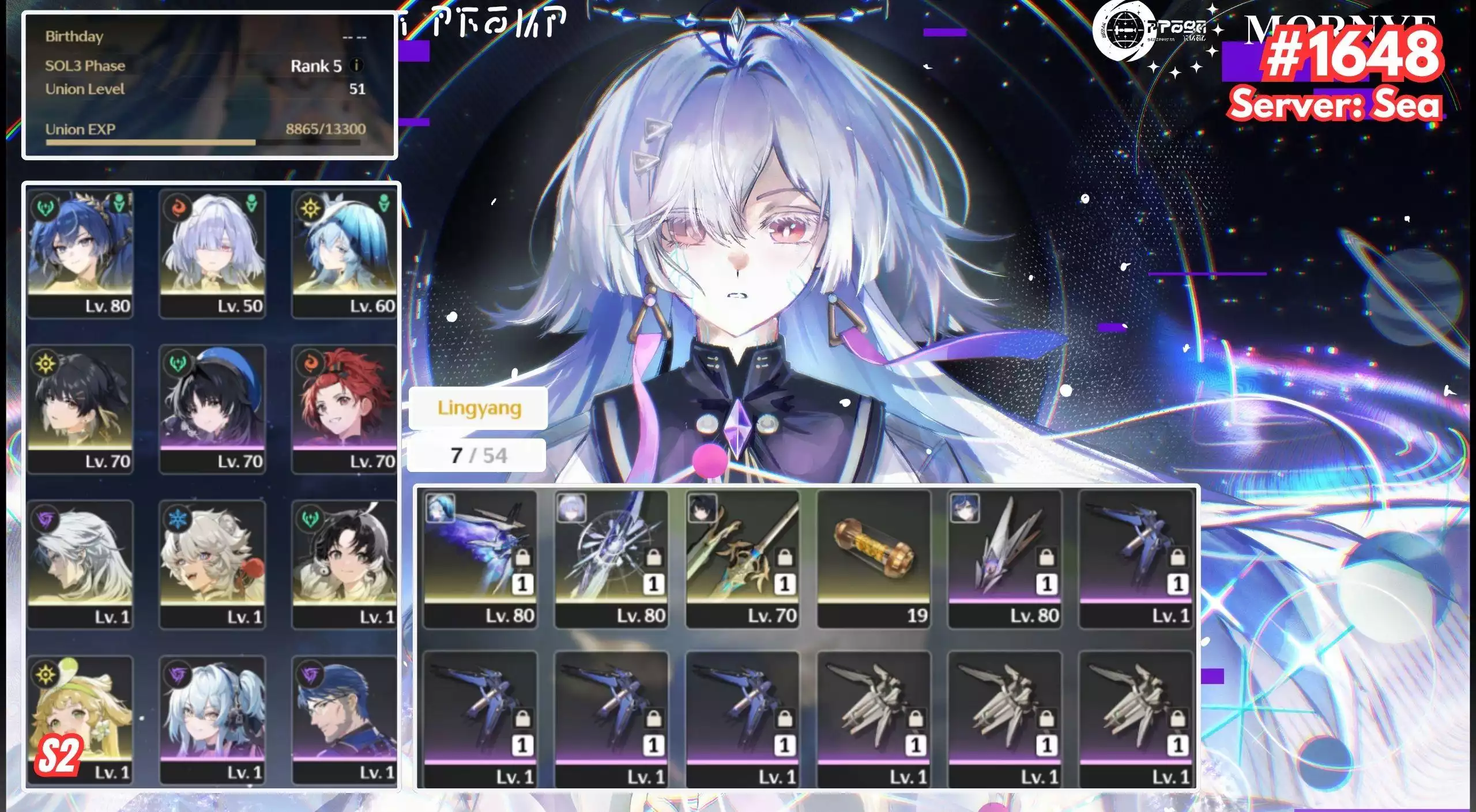
Task: Select the white-haired Havoc character in profile
Action: [80, 564]
